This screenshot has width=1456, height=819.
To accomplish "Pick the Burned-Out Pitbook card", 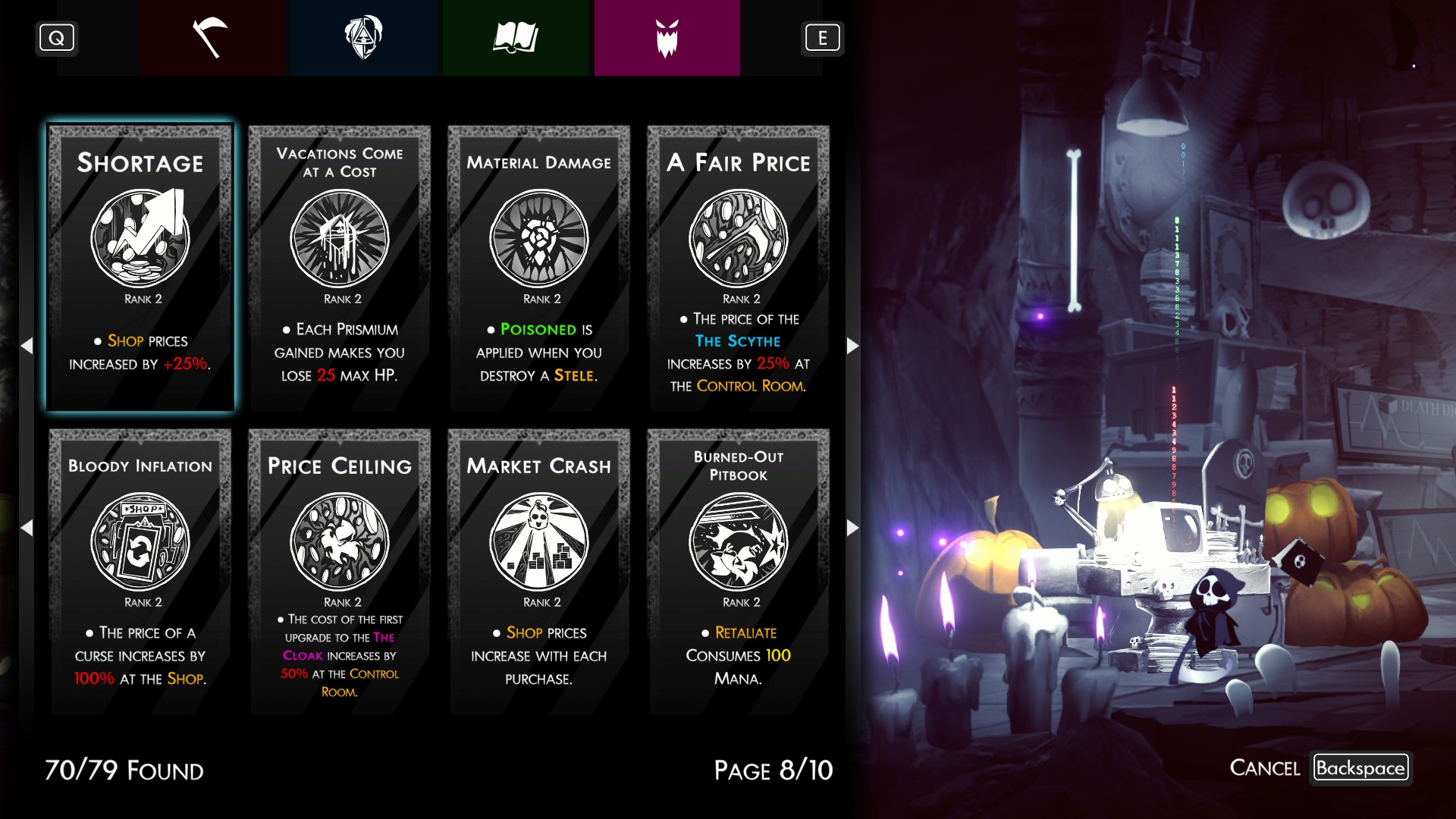I will coord(739,571).
